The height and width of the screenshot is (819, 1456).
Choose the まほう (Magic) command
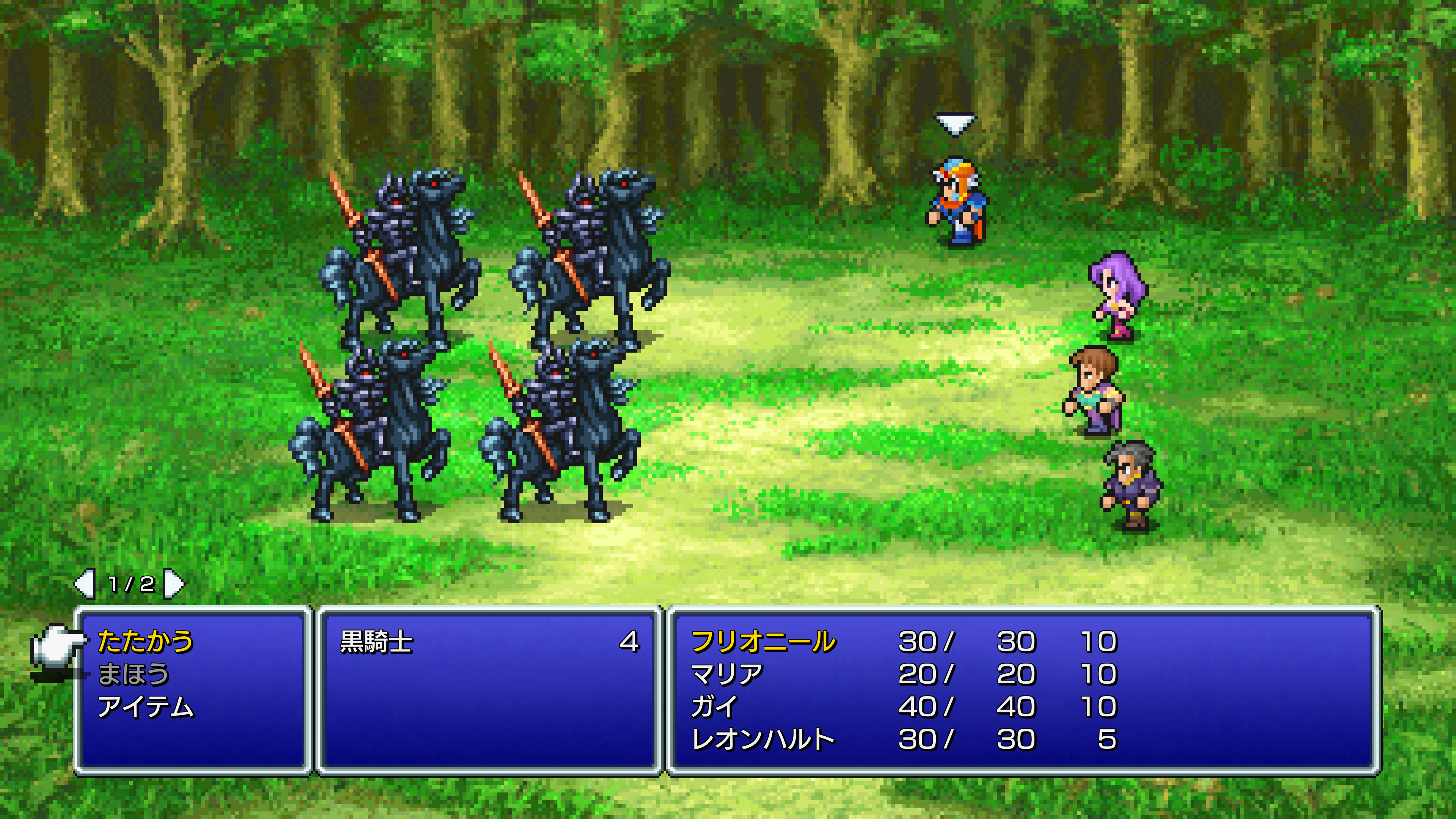pos(134,674)
